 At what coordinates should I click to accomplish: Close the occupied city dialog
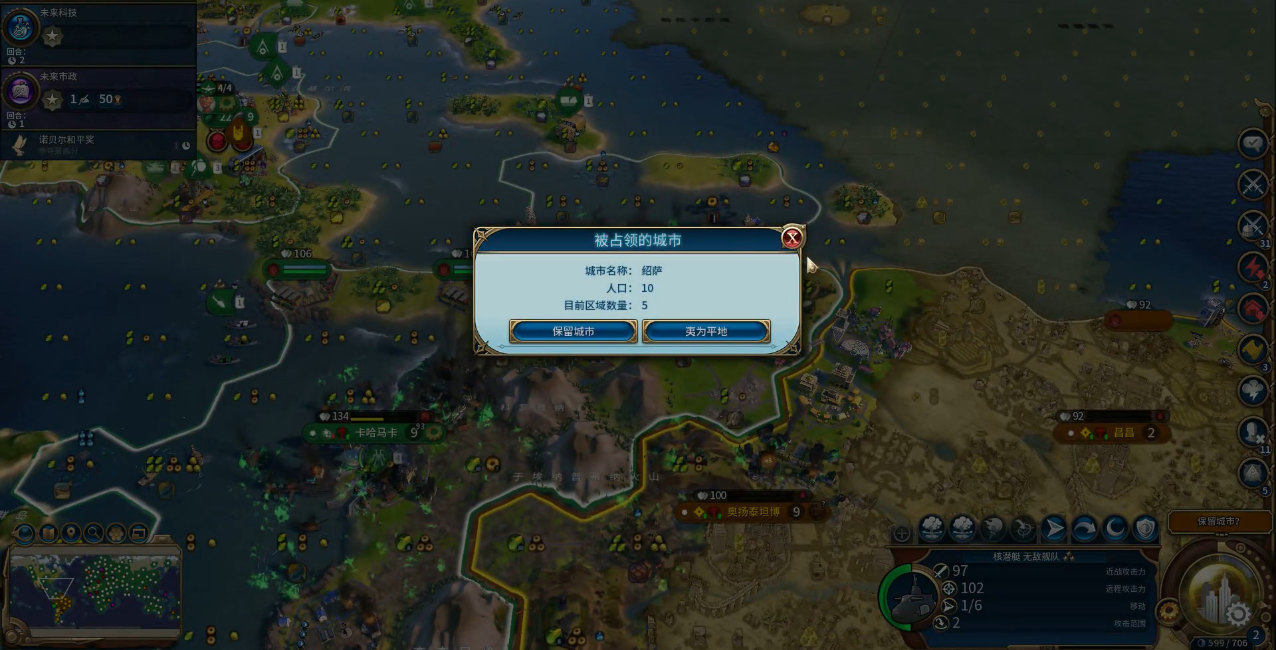point(792,238)
